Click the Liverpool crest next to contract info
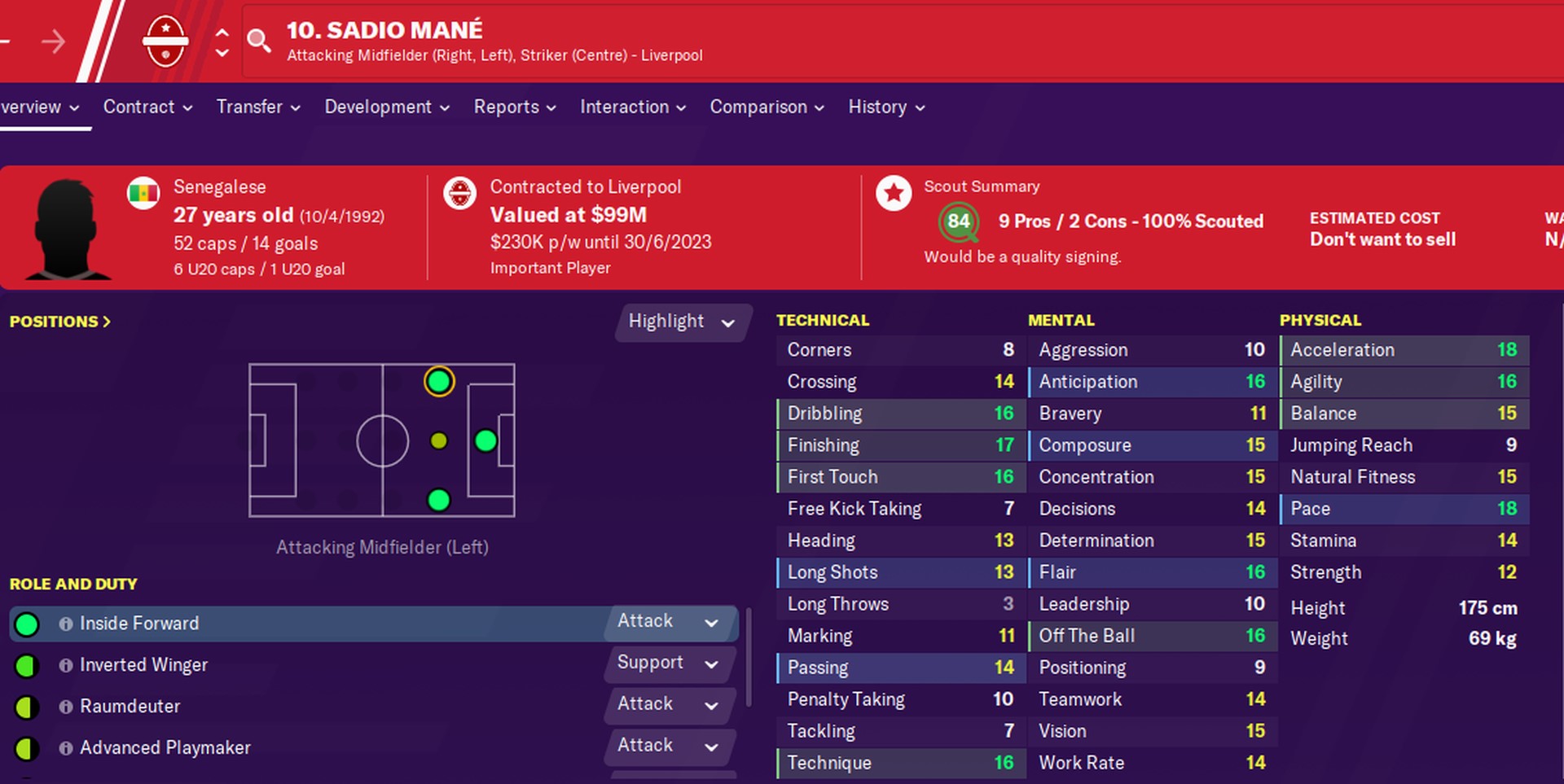The width and height of the screenshot is (1564, 784). (x=459, y=194)
